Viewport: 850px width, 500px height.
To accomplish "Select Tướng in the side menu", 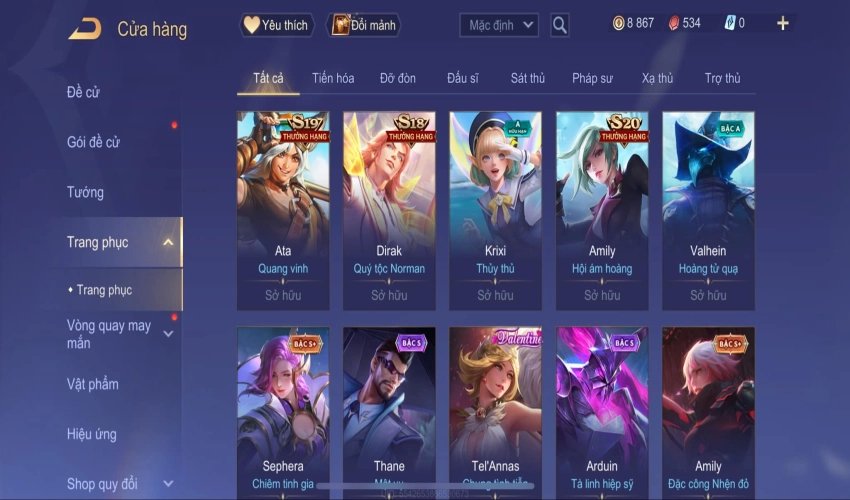I will pyautogui.click(x=85, y=192).
